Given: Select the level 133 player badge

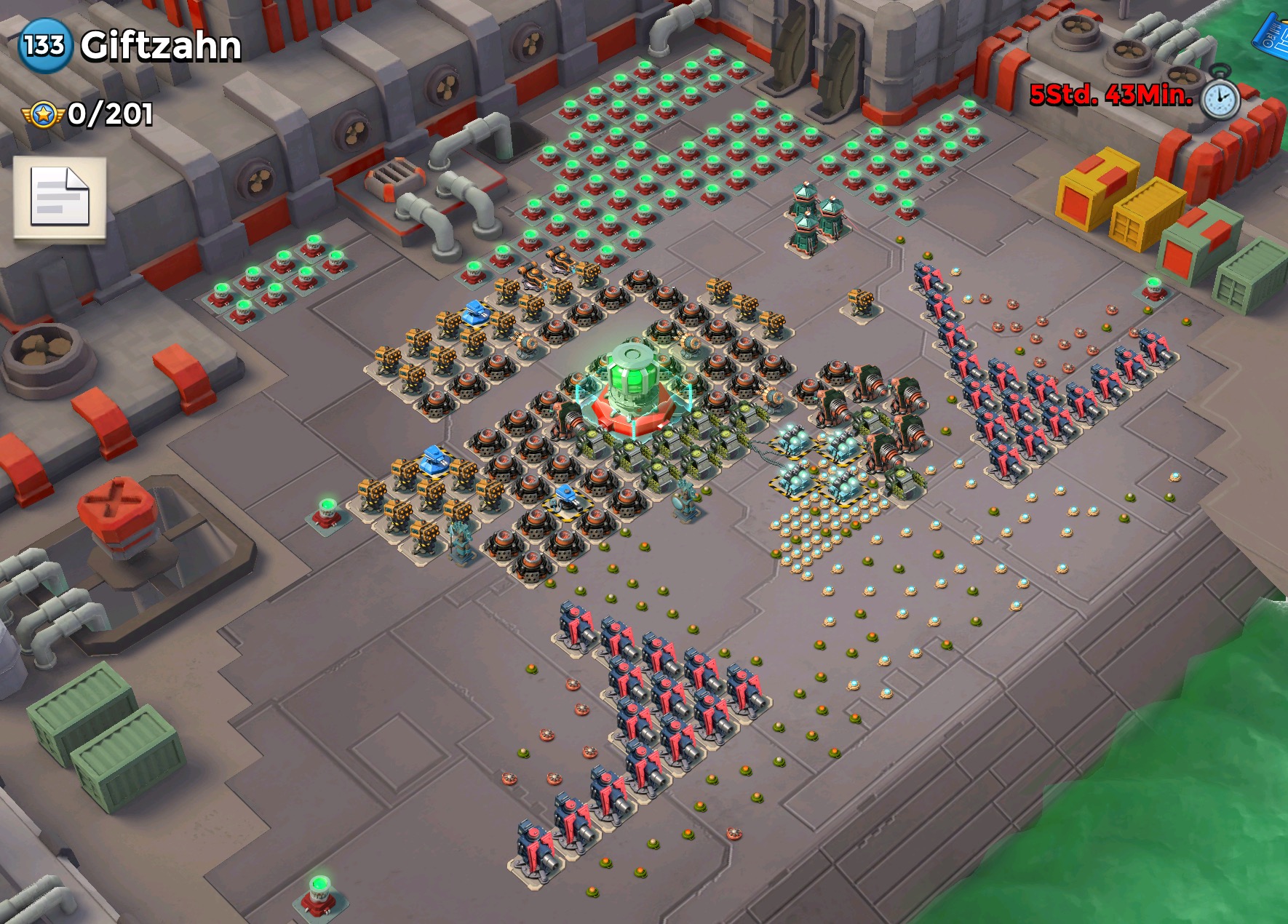Looking at the screenshot, I should [44, 45].
